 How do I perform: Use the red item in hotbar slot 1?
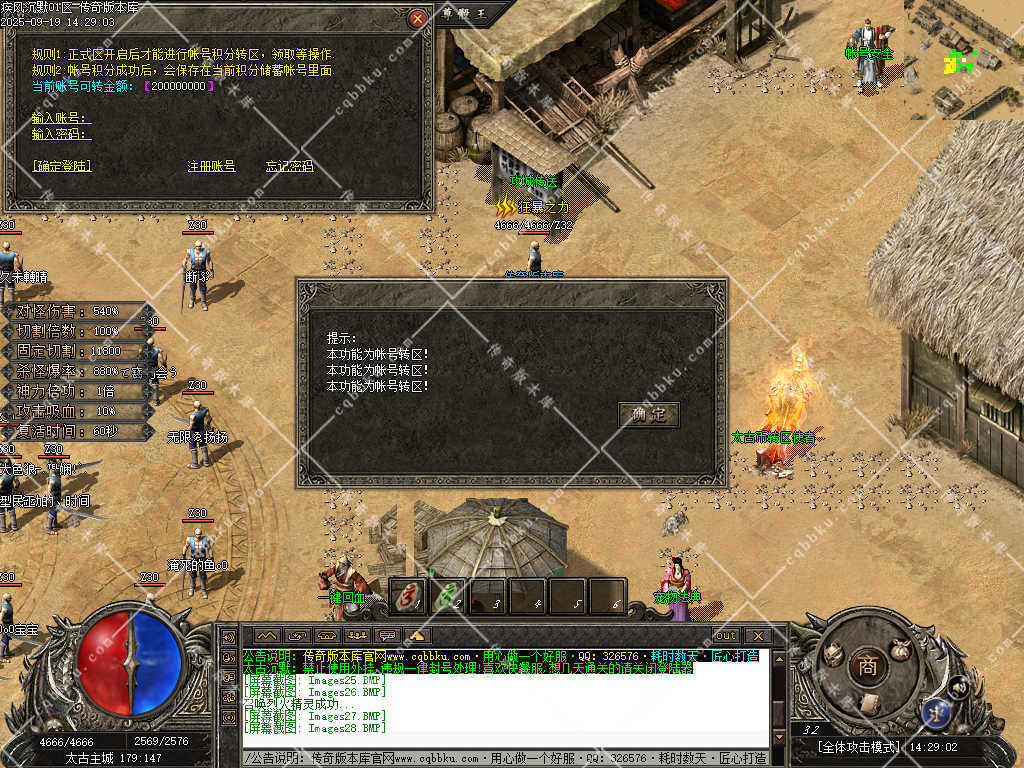(408, 597)
